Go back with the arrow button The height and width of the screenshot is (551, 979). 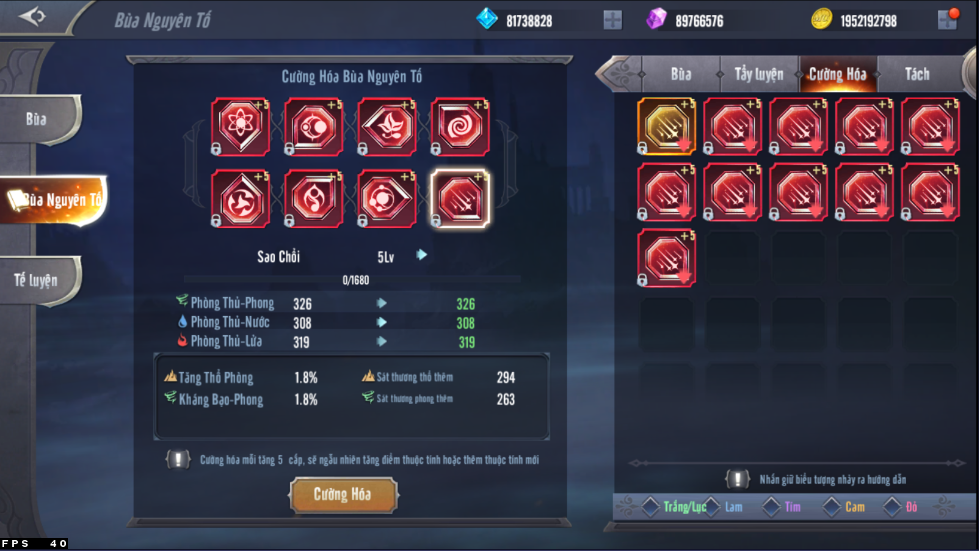point(32,17)
